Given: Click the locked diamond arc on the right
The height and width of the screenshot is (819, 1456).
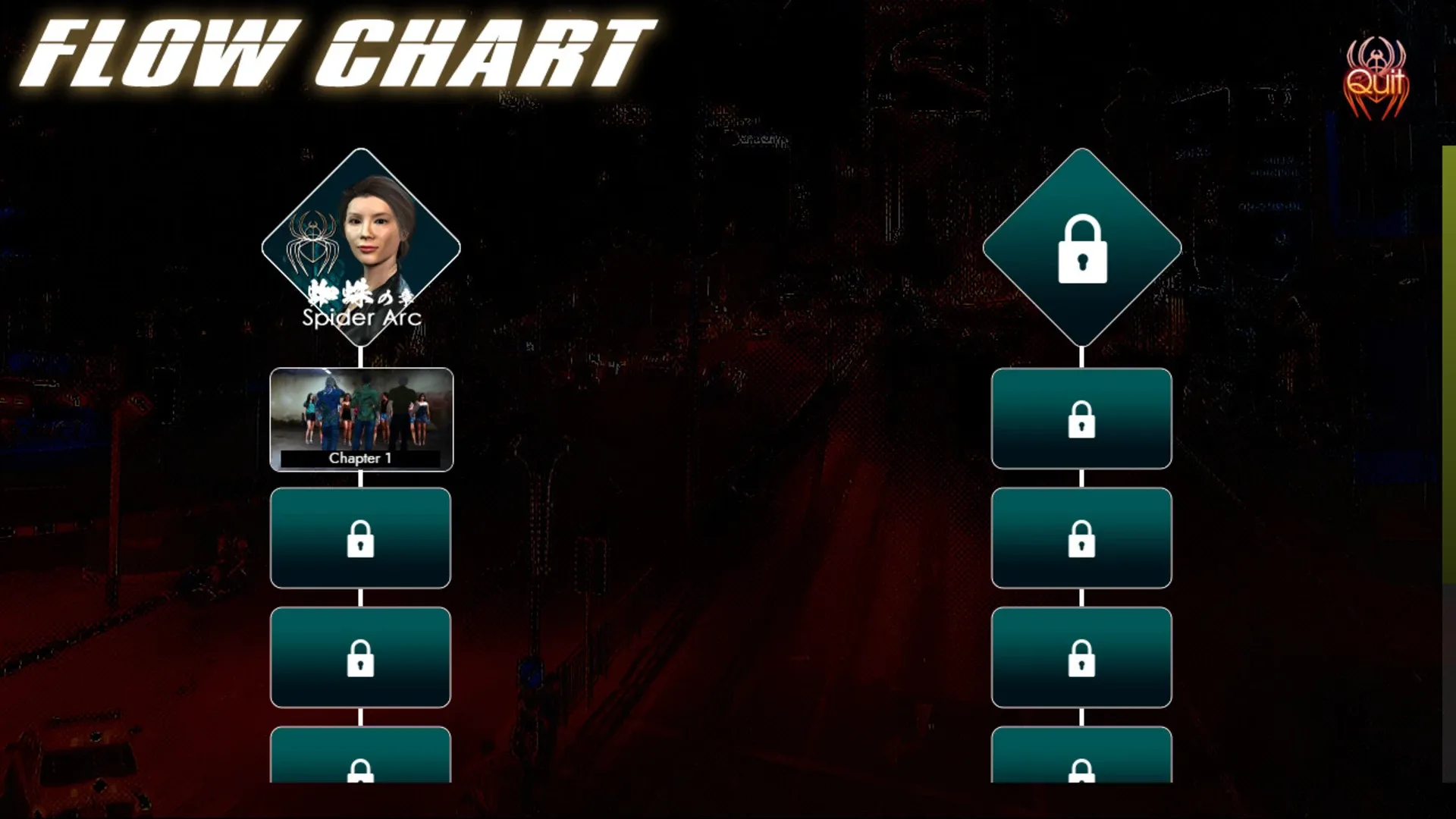Looking at the screenshot, I should (1082, 245).
